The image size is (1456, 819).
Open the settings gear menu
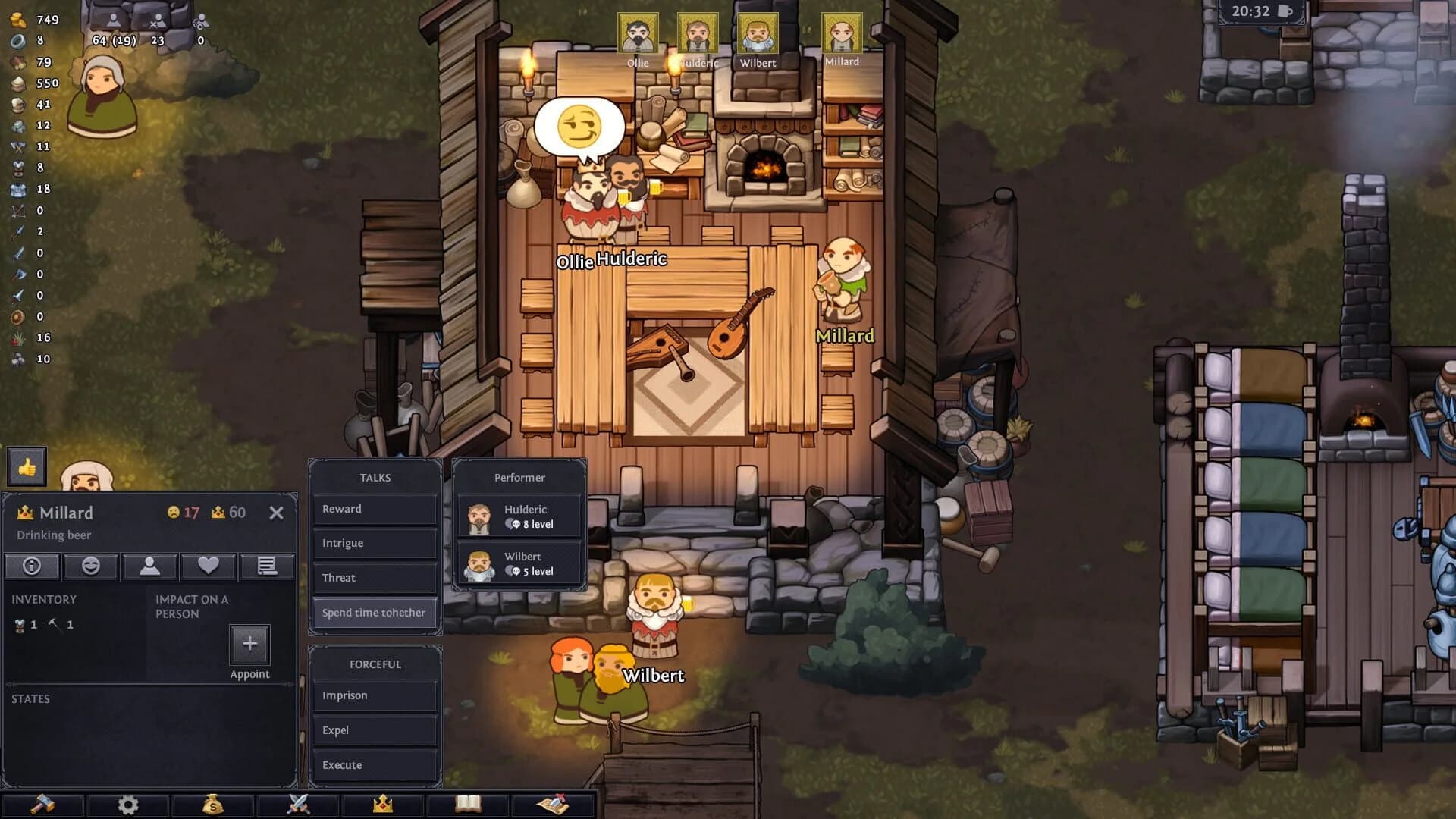[x=127, y=806]
